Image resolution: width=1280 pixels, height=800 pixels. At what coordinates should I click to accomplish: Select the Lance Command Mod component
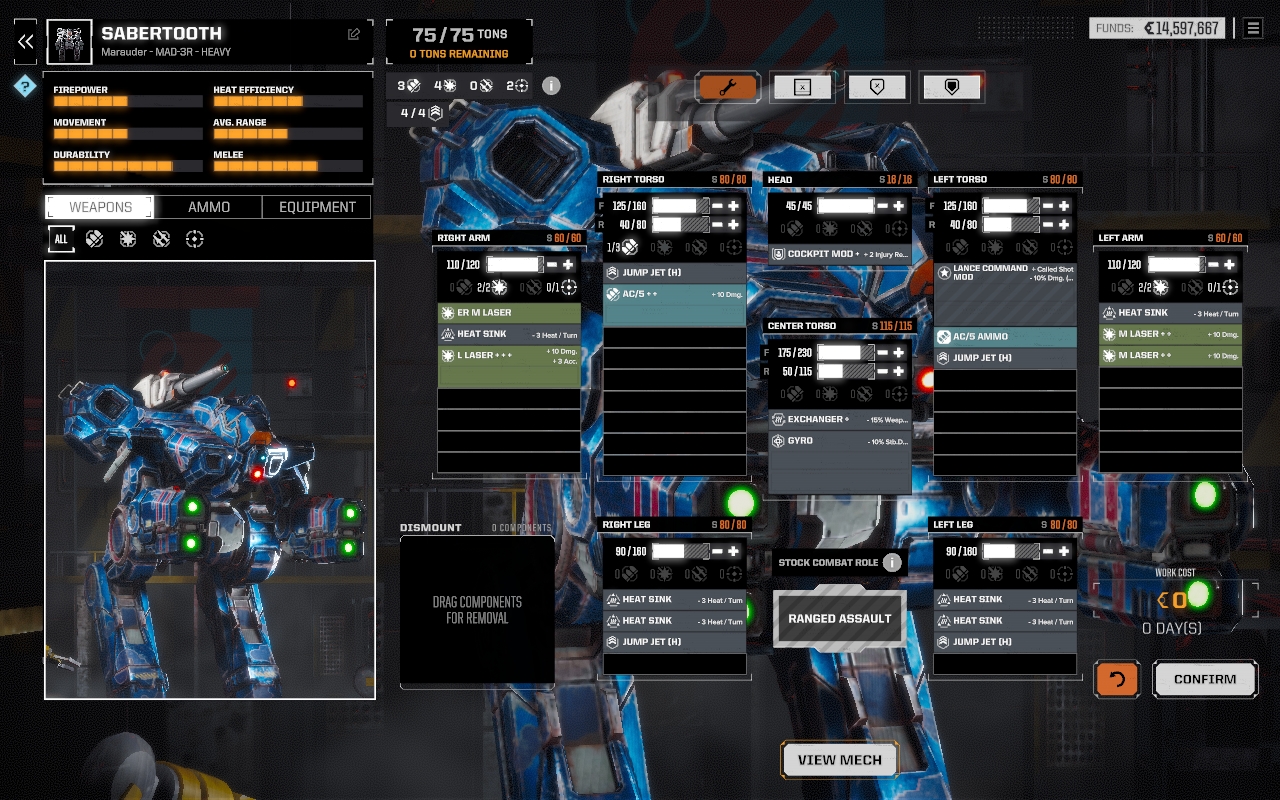tap(1004, 272)
